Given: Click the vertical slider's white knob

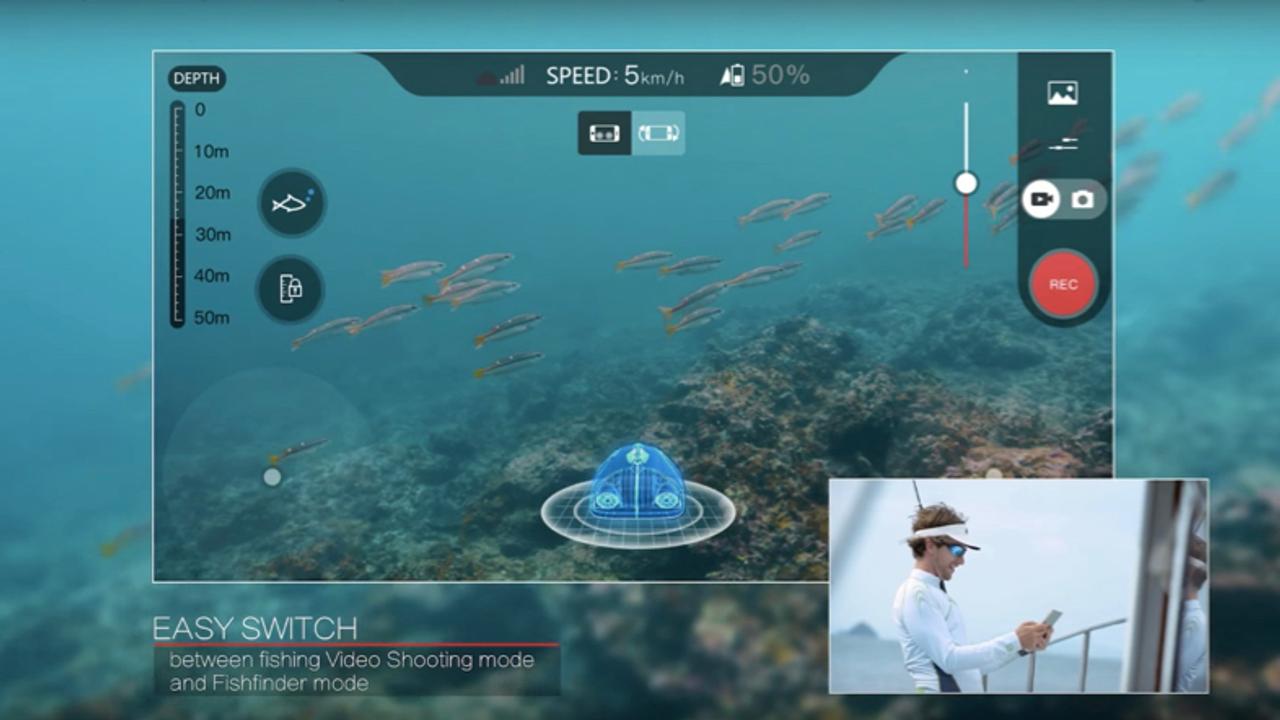Looking at the screenshot, I should tap(966, 183).
